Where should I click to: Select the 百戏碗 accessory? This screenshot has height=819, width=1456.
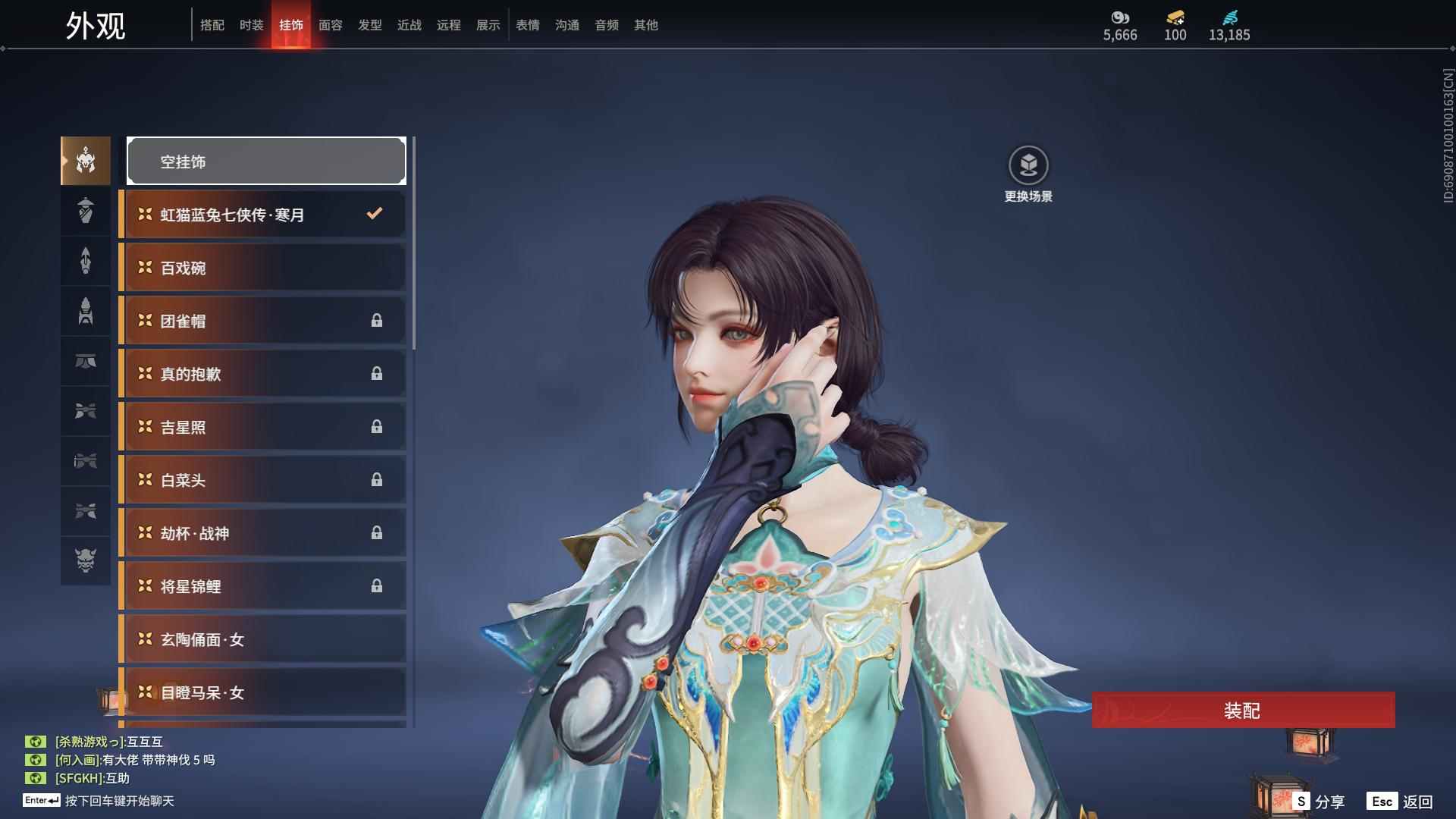pyautogui.click(x=263, y=268)
